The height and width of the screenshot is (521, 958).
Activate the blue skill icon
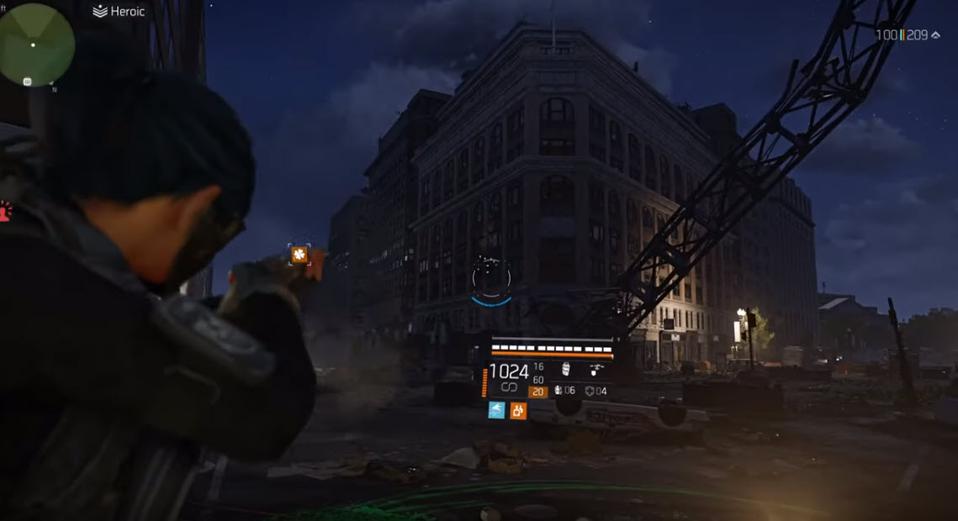coord(496,410)
